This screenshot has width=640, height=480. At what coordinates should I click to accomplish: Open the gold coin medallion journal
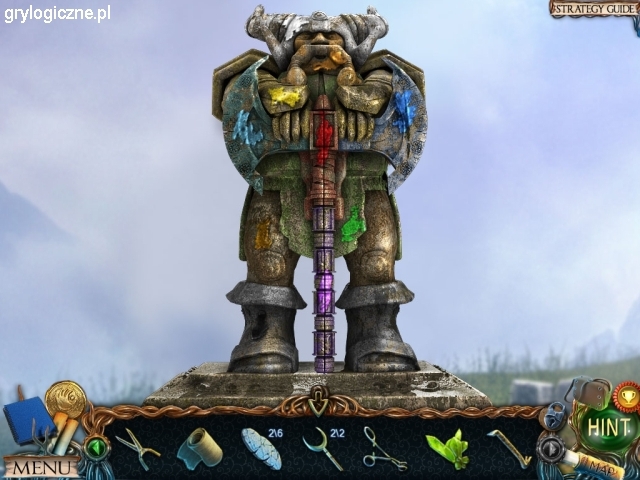64,400
